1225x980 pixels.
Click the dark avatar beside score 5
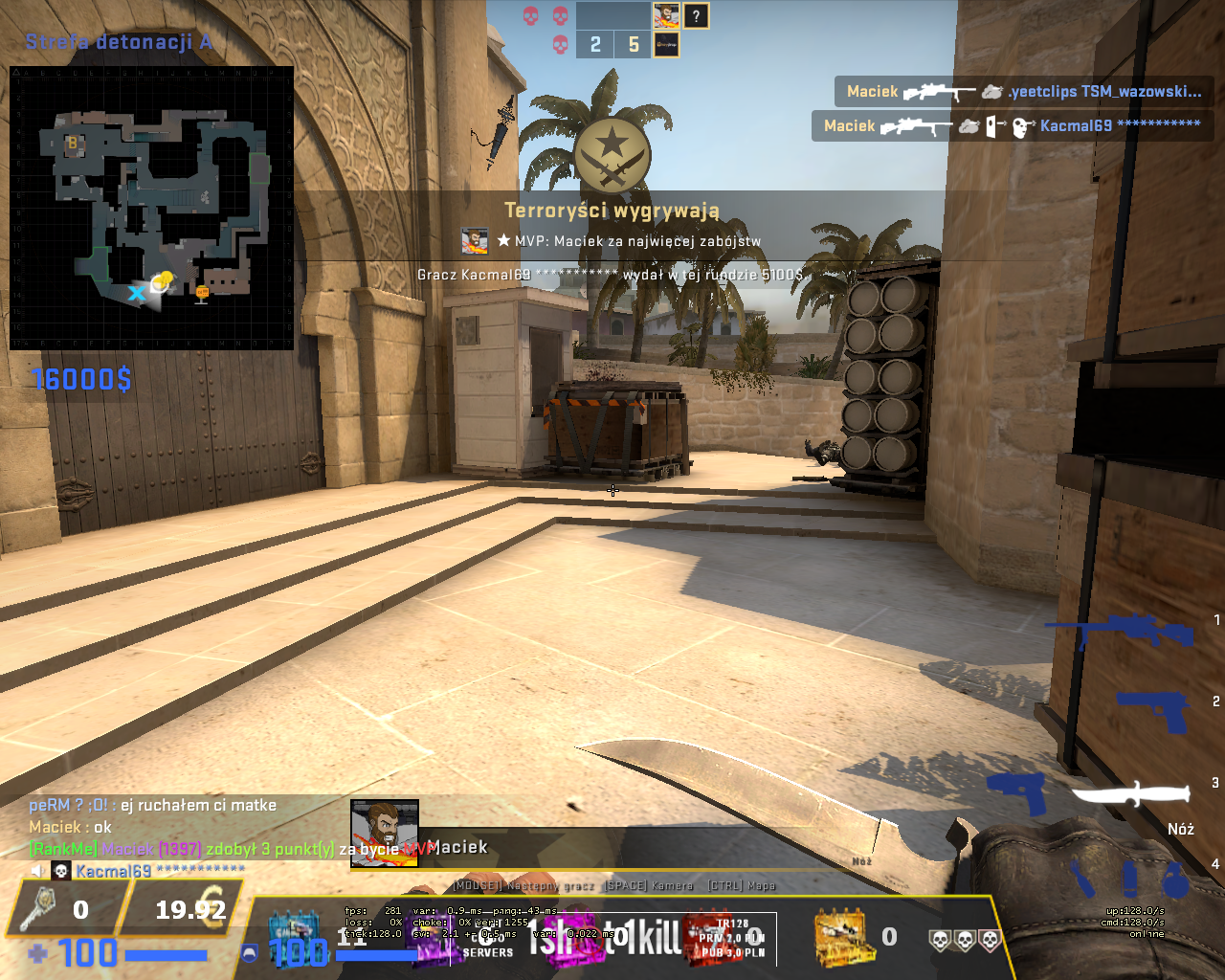point(666,44)
